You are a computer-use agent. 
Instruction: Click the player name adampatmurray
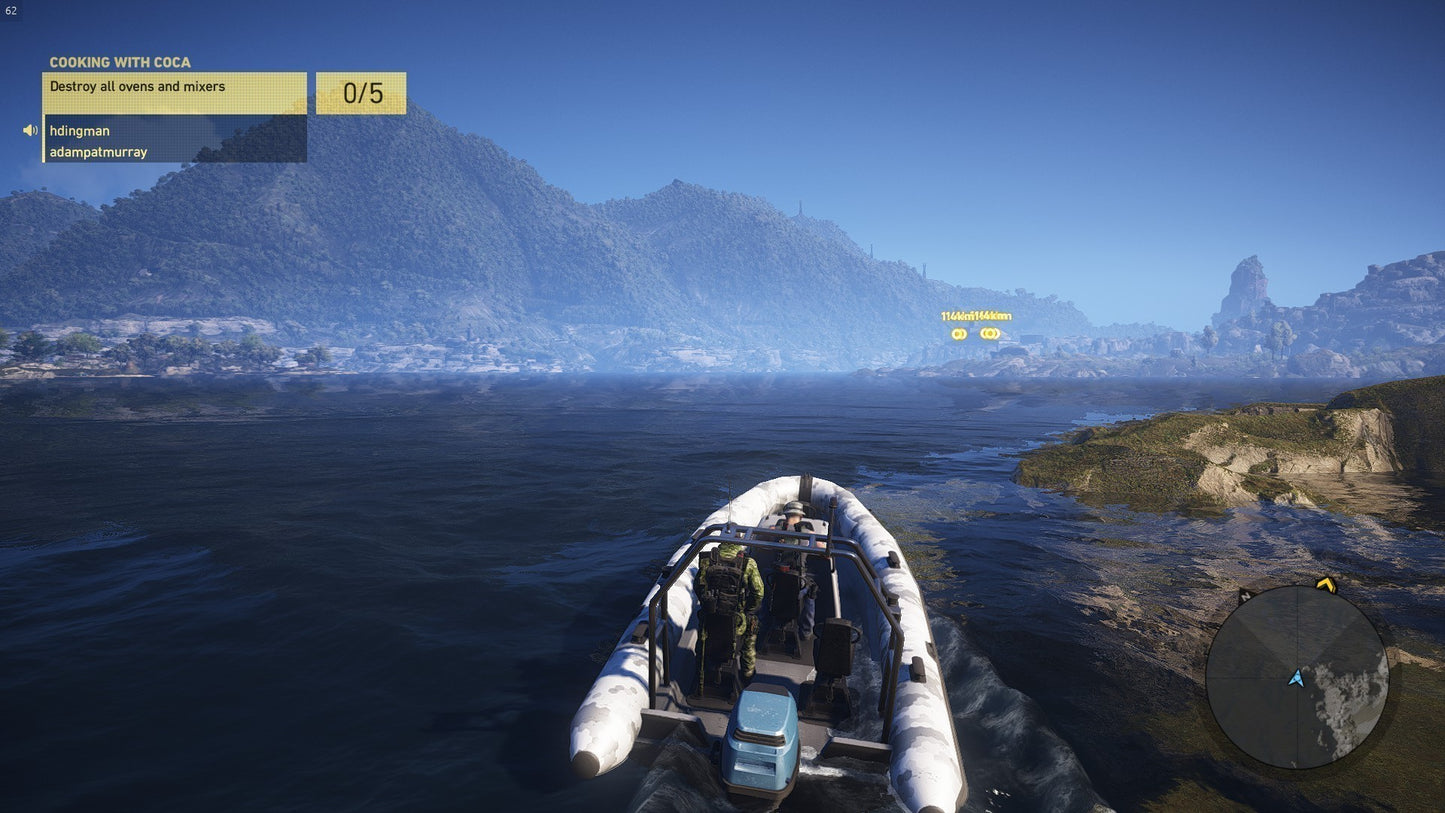97,152
